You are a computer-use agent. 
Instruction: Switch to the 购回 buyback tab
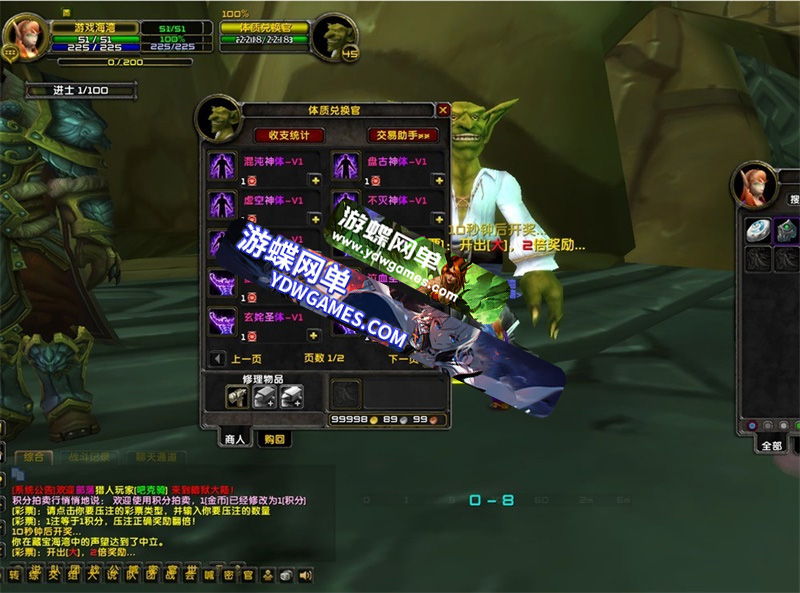point(272,439)
